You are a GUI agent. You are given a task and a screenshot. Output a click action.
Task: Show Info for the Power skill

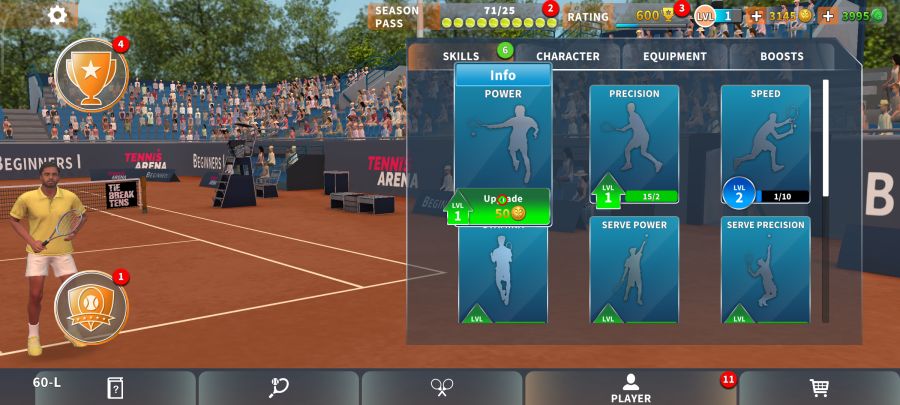[503, 75]
